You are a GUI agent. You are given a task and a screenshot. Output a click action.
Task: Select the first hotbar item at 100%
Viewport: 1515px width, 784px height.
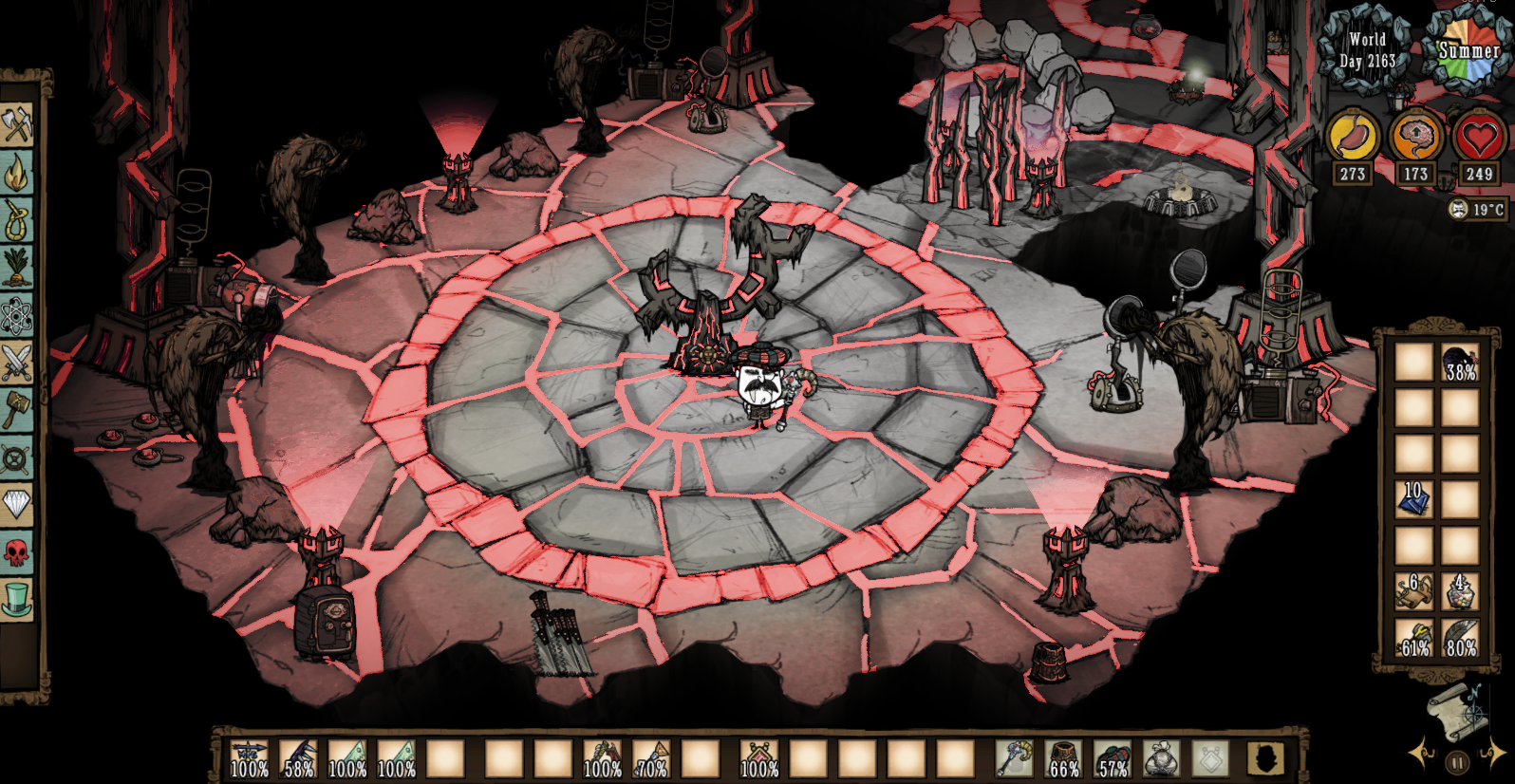pyautogui.click(x=249, y=759)
